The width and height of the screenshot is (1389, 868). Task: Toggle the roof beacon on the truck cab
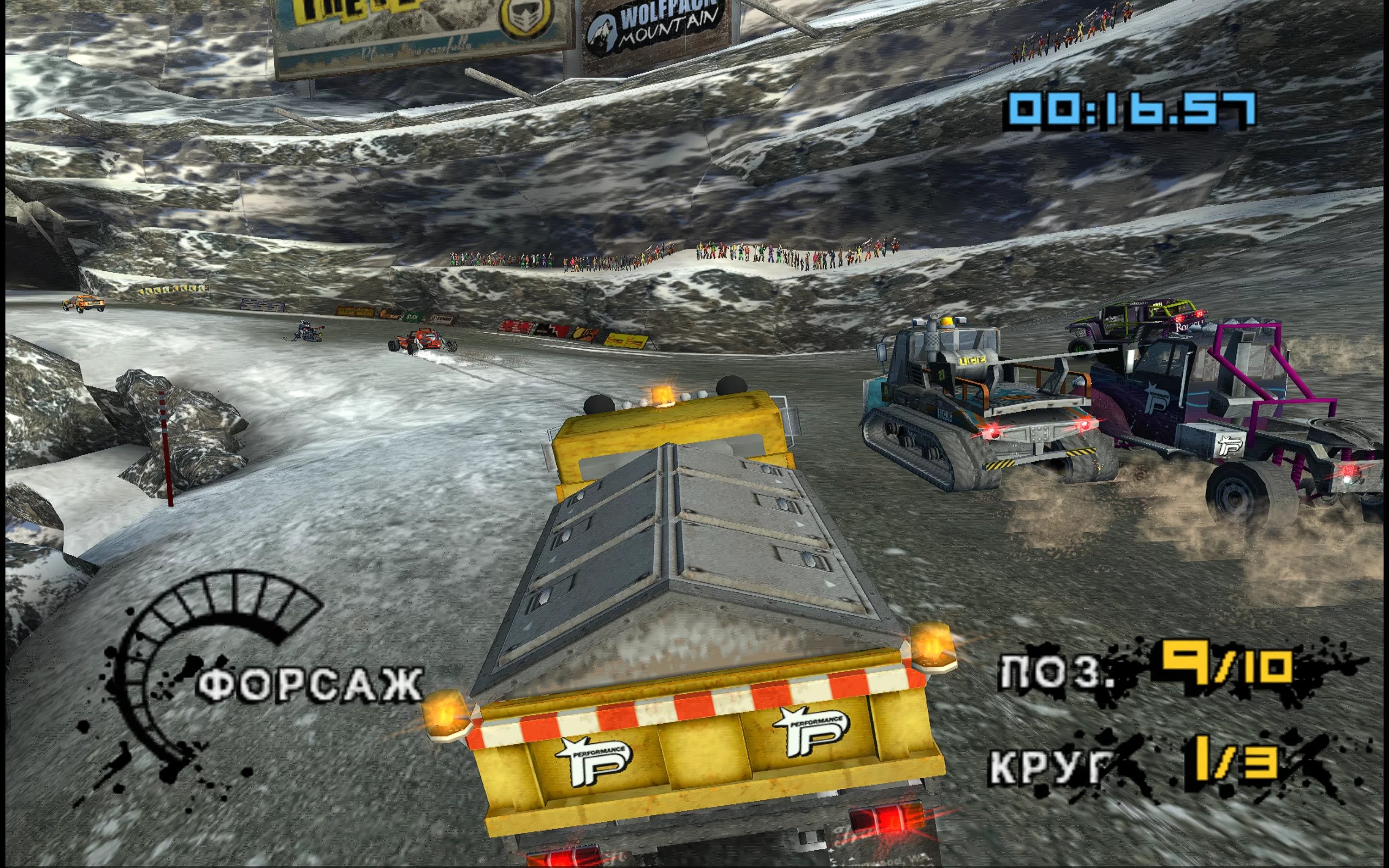click(662, 397)
